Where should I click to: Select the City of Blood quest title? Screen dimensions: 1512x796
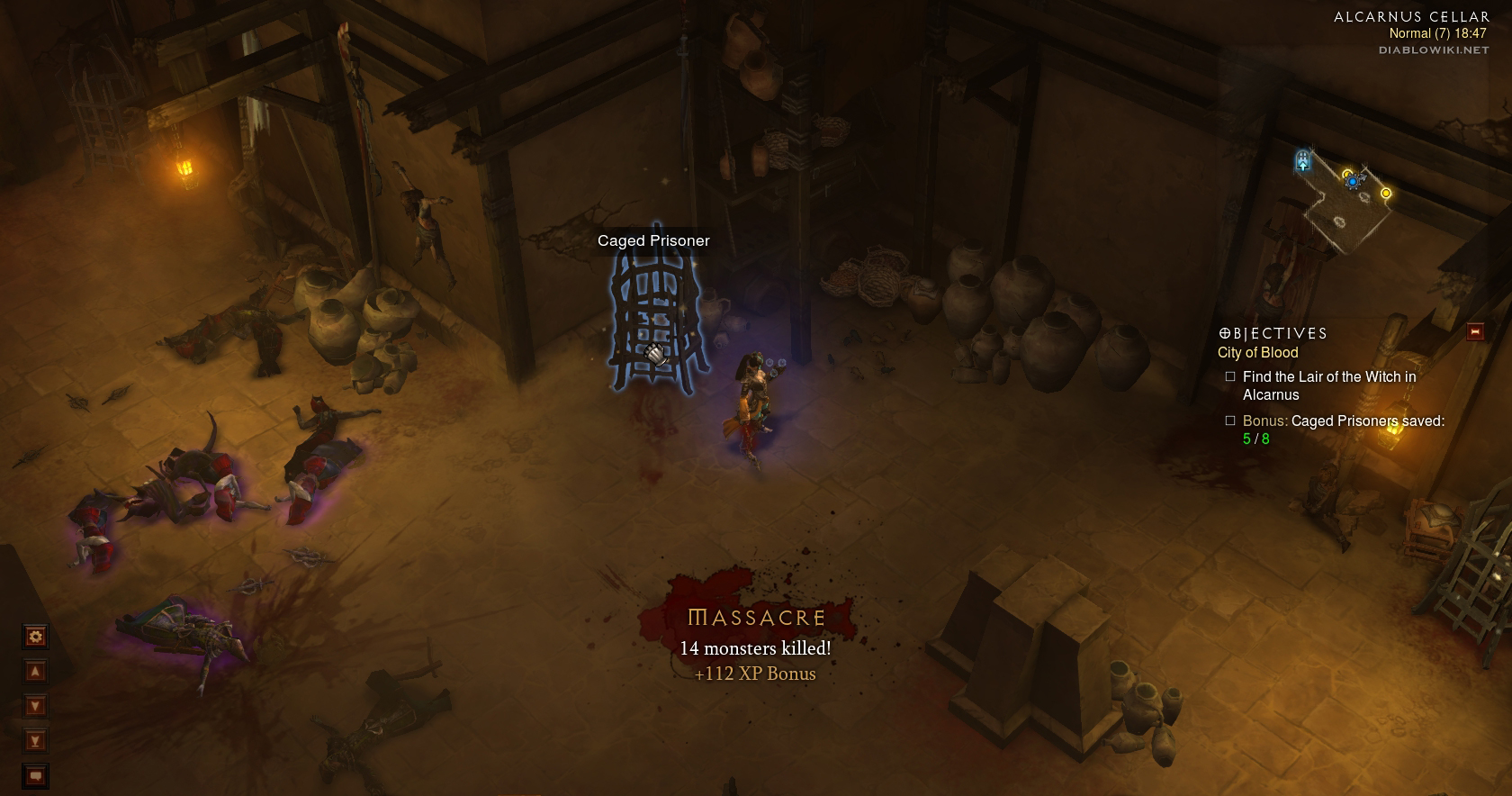point(1257,353)
